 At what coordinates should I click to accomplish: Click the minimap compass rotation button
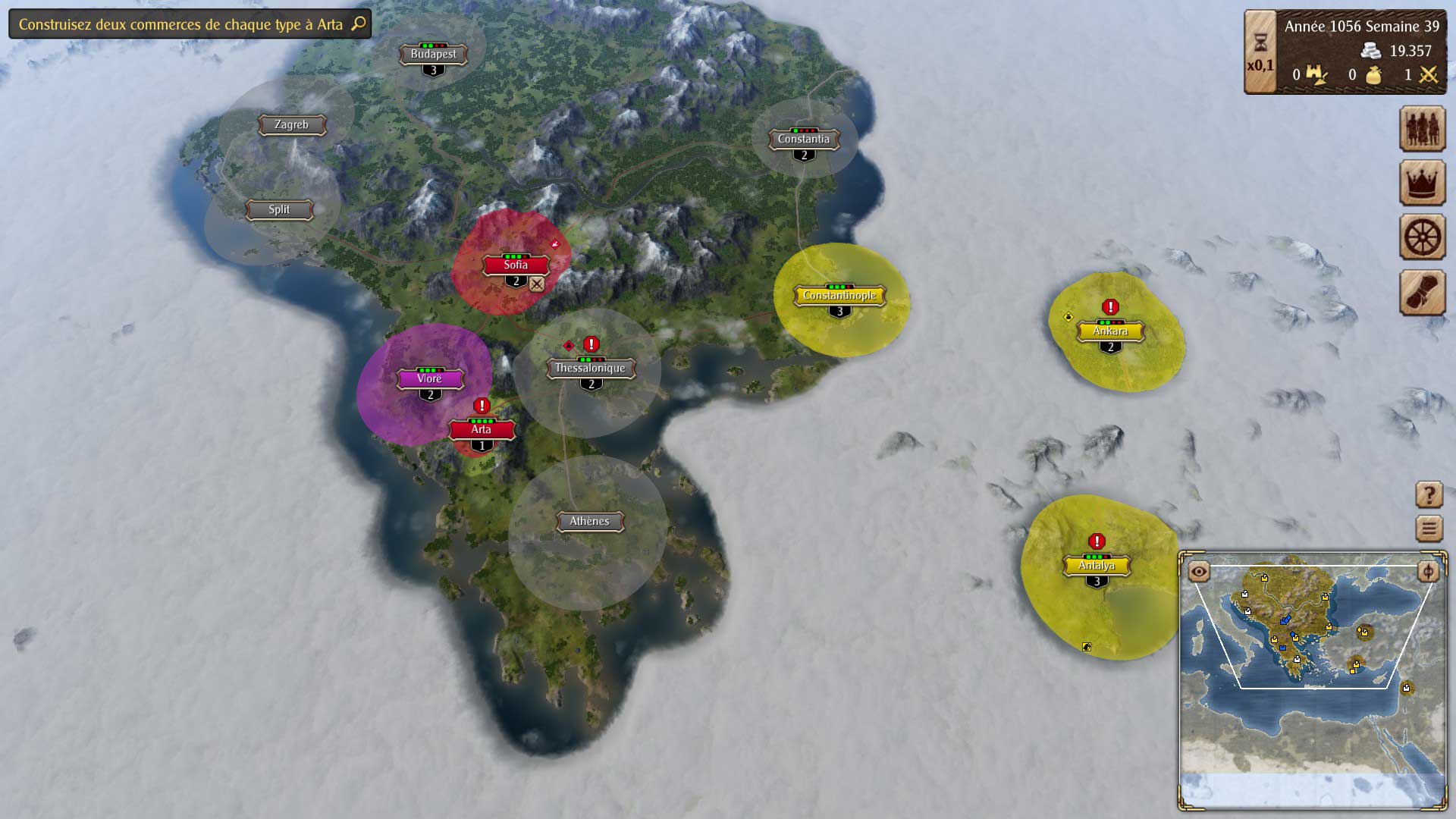pyautogui.click(x=1428, y=571)
